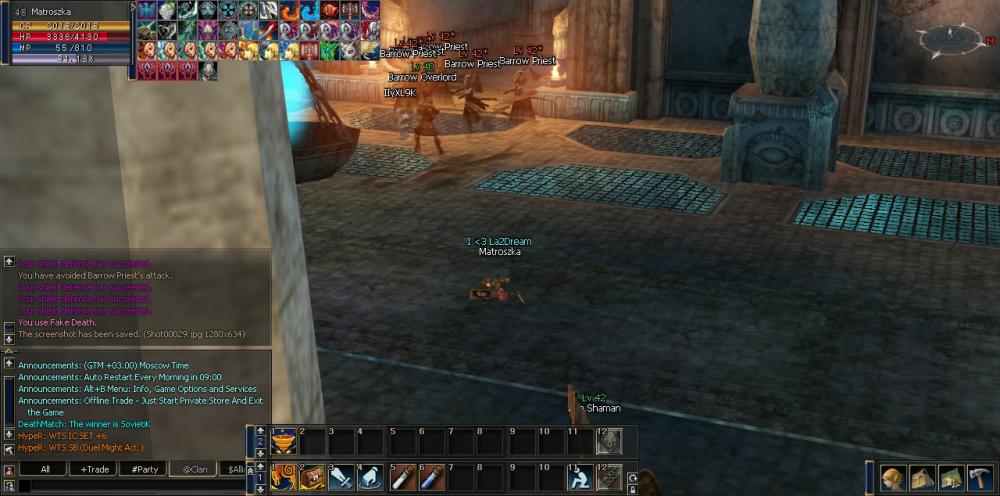Toggle the kneeling sit/stand action in slot 11
The width and height of the screenshot is (1000, 496).
pyautogui.click(x=579, y=478)
